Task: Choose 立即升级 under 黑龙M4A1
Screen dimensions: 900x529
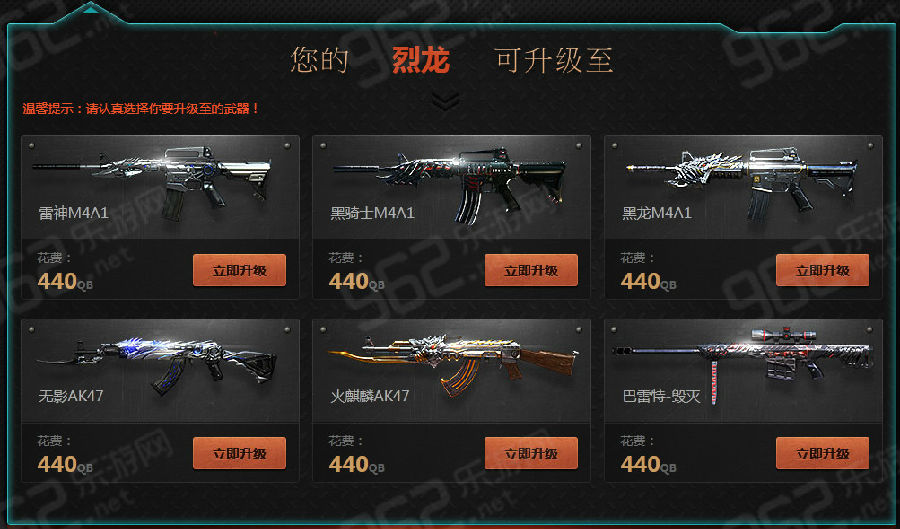Action: click(x=822, y=270)
